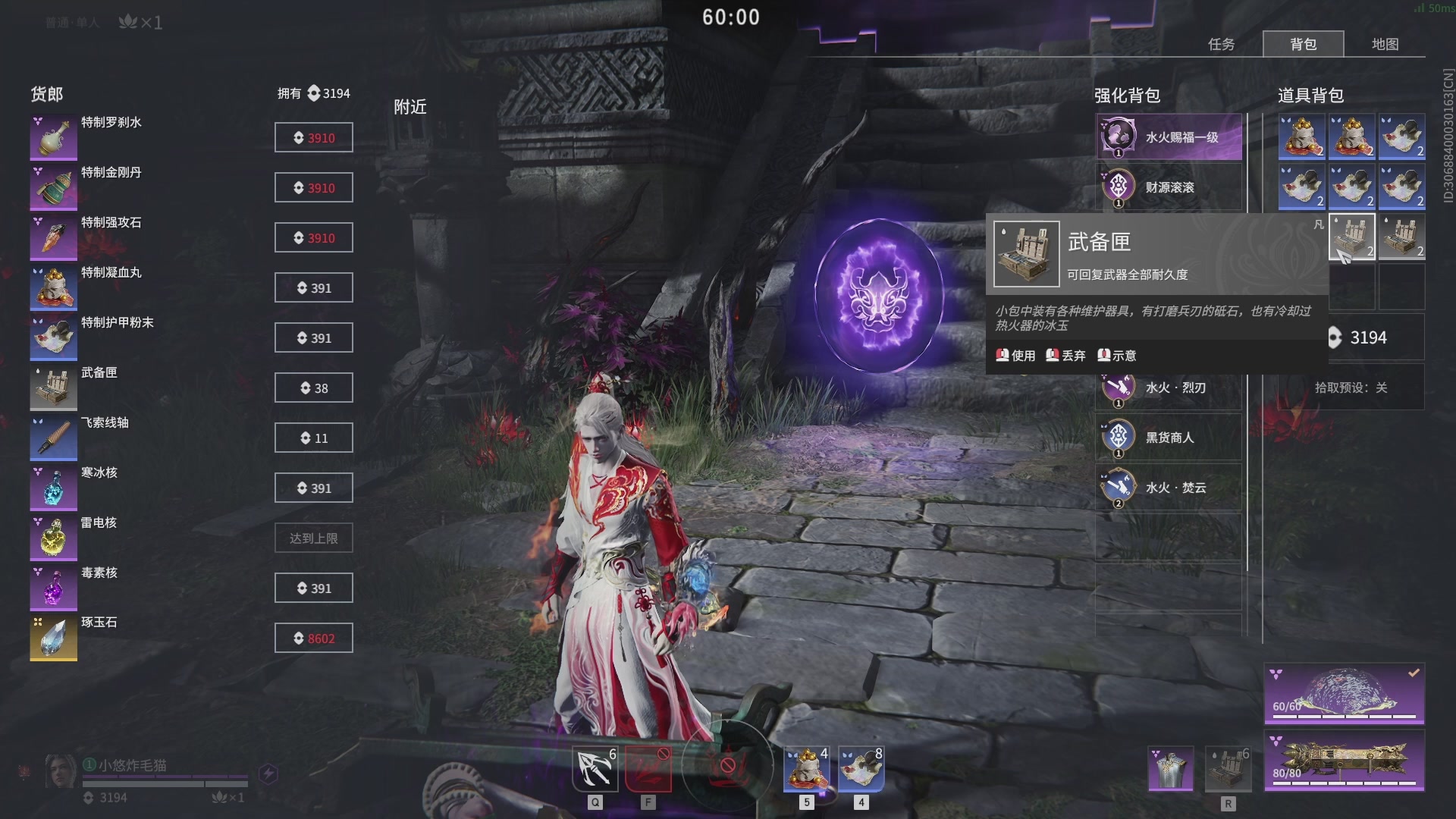Click the 特制金刚丹 shop item icon

(x=54, y=187)
